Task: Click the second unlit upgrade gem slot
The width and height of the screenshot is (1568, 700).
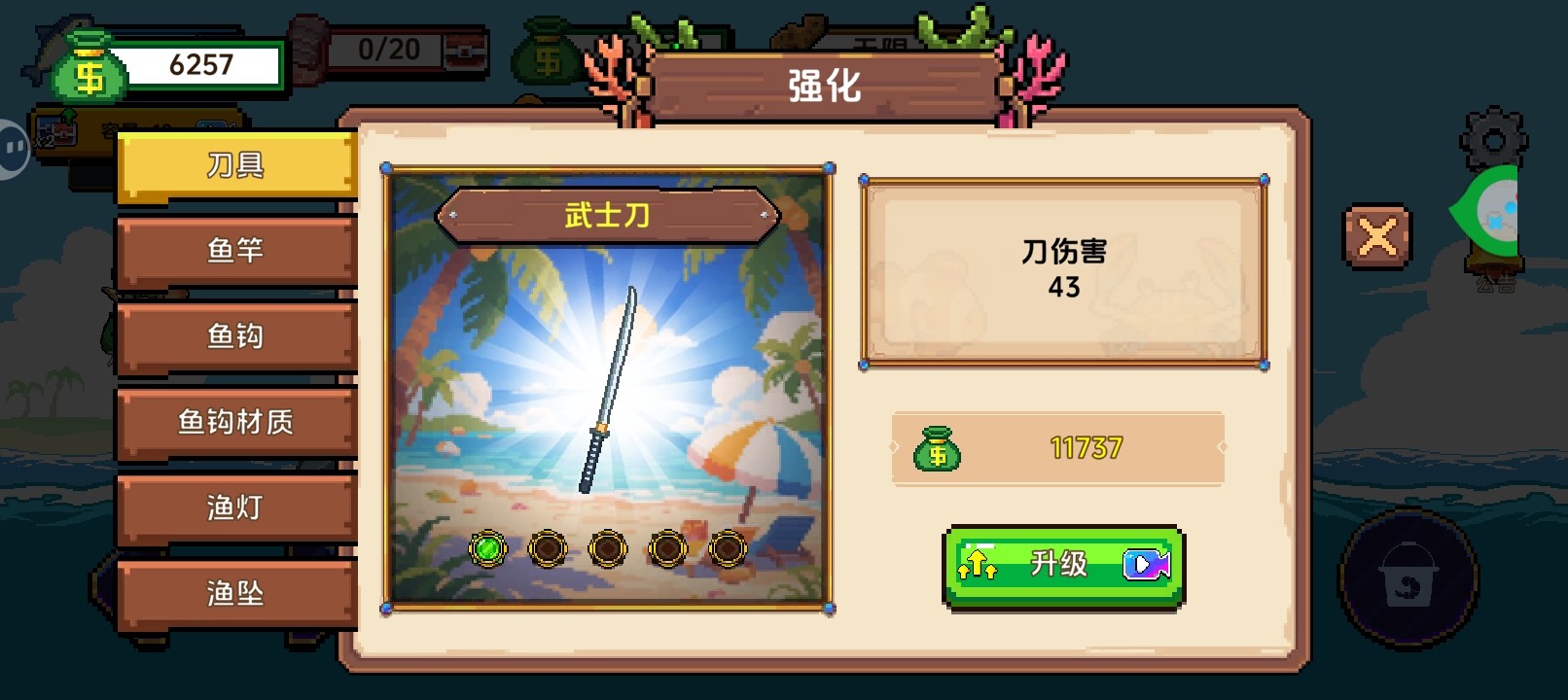Action: pyautogui.click(x=547, y=549)
